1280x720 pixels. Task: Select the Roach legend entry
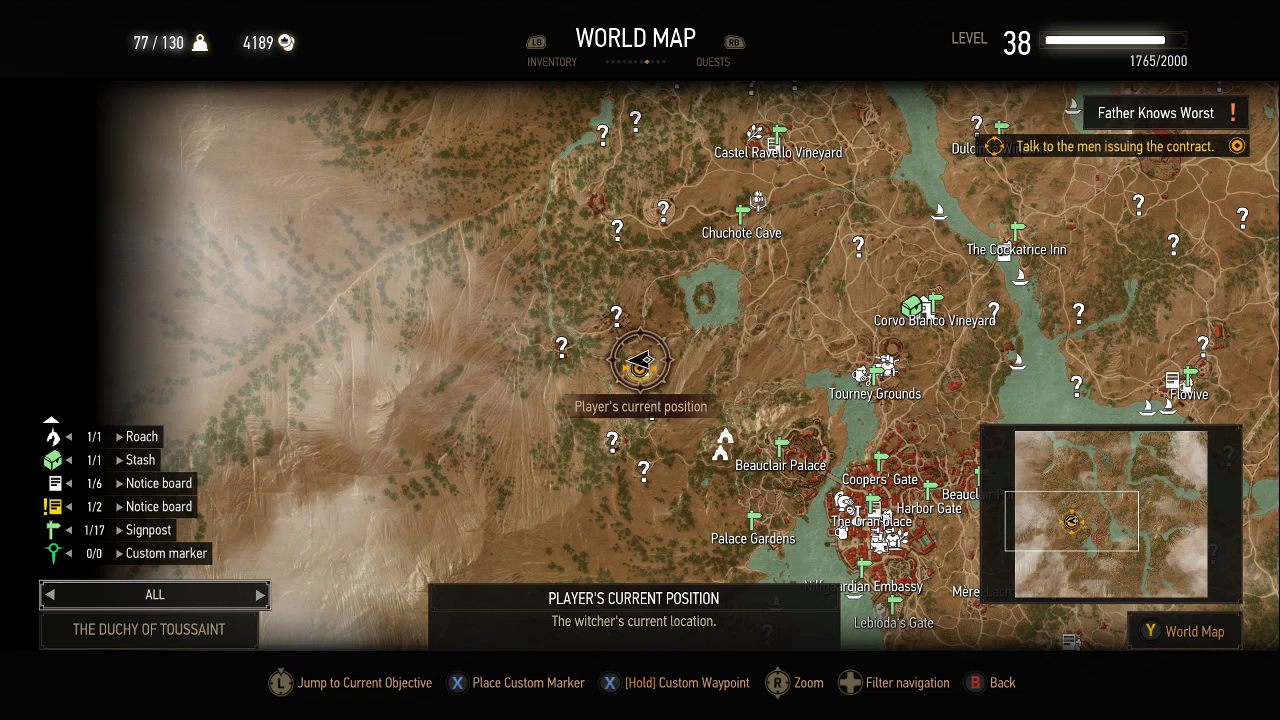point(141,437)
